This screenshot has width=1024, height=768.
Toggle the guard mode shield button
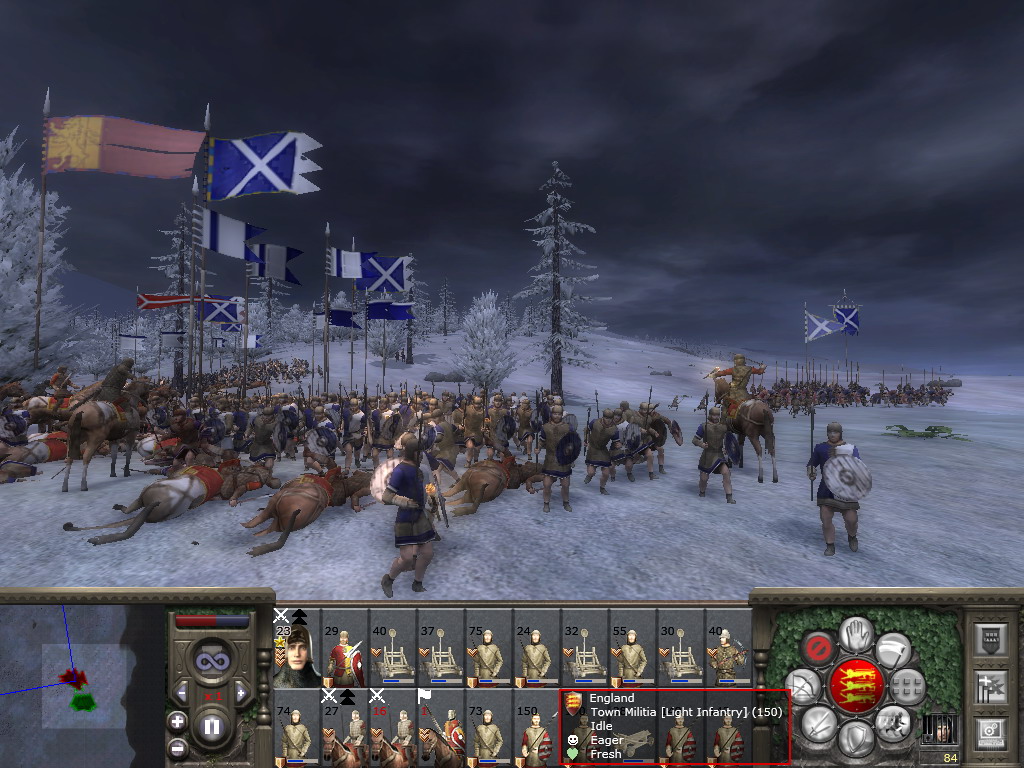pos(855,740)
